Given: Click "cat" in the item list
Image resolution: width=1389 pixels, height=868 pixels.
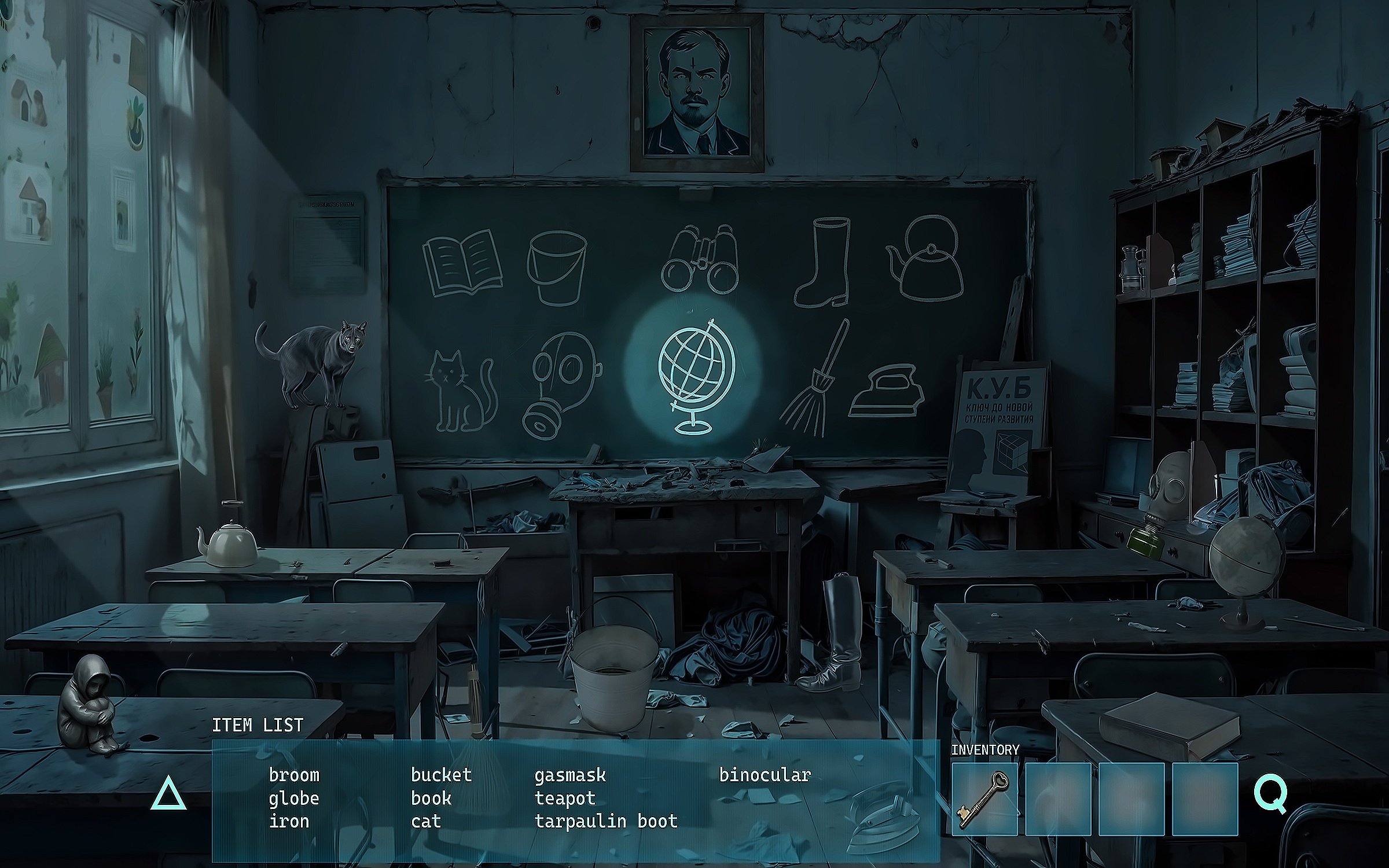Looking at the screenshot, I should [426, 821].
